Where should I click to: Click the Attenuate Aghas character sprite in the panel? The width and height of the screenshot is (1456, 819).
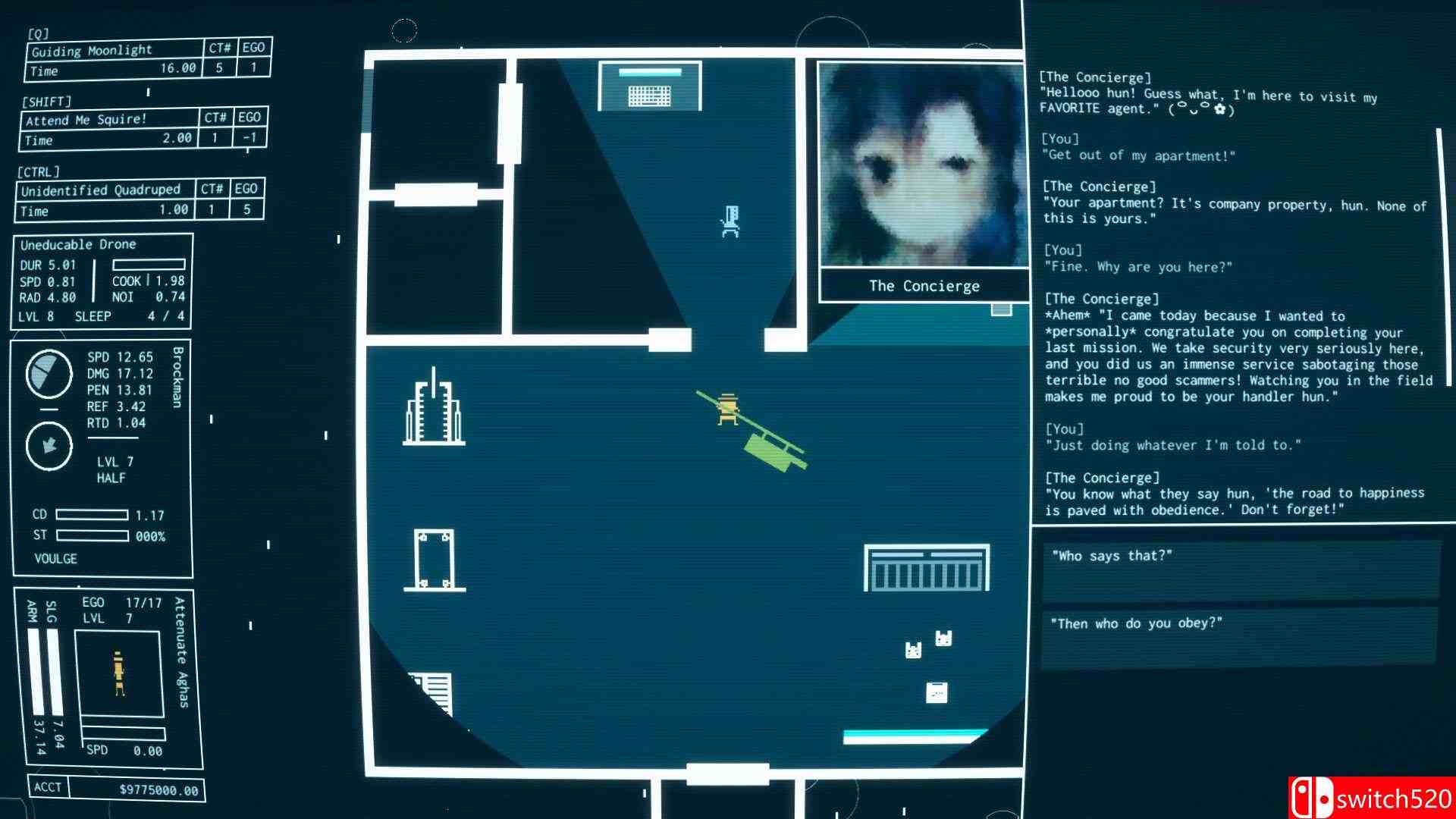119,671
